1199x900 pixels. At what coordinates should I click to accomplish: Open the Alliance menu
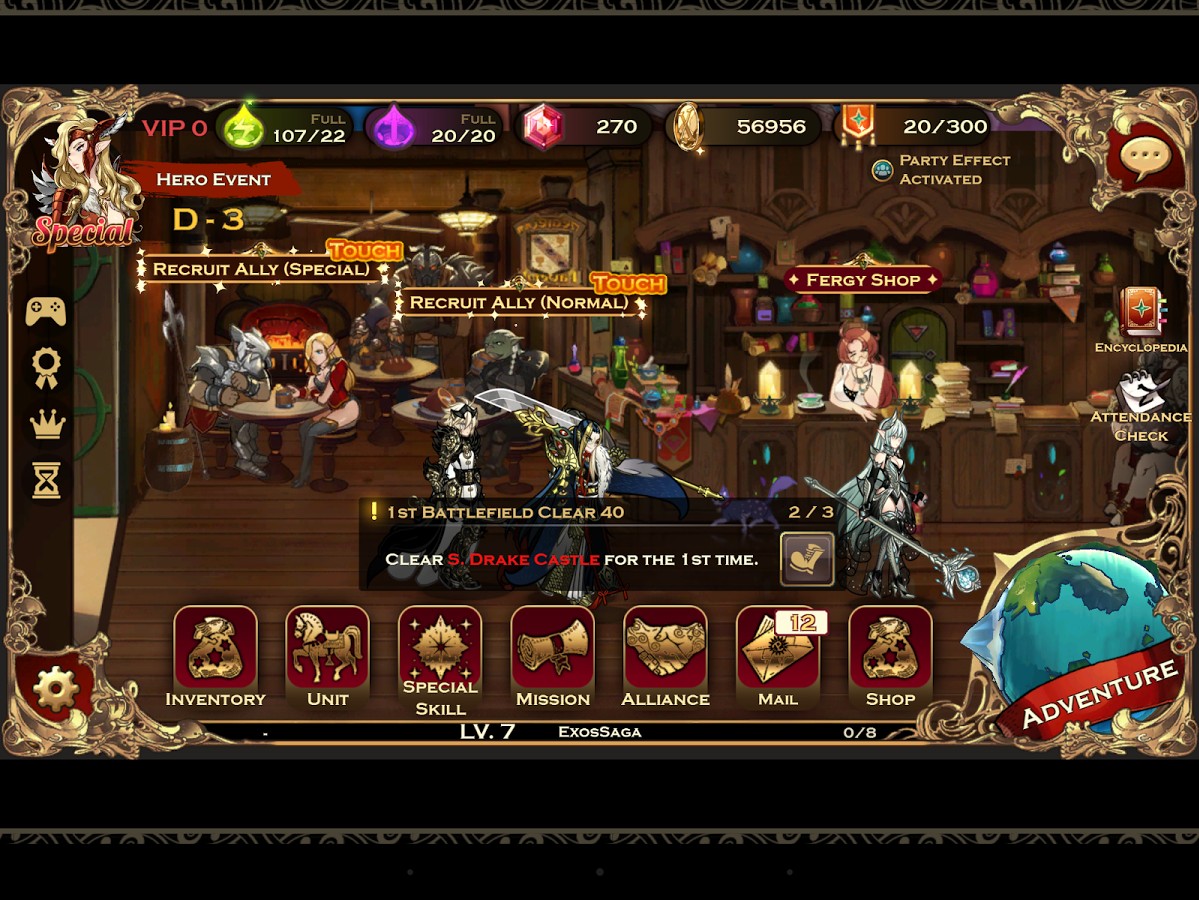coord(665,650)
